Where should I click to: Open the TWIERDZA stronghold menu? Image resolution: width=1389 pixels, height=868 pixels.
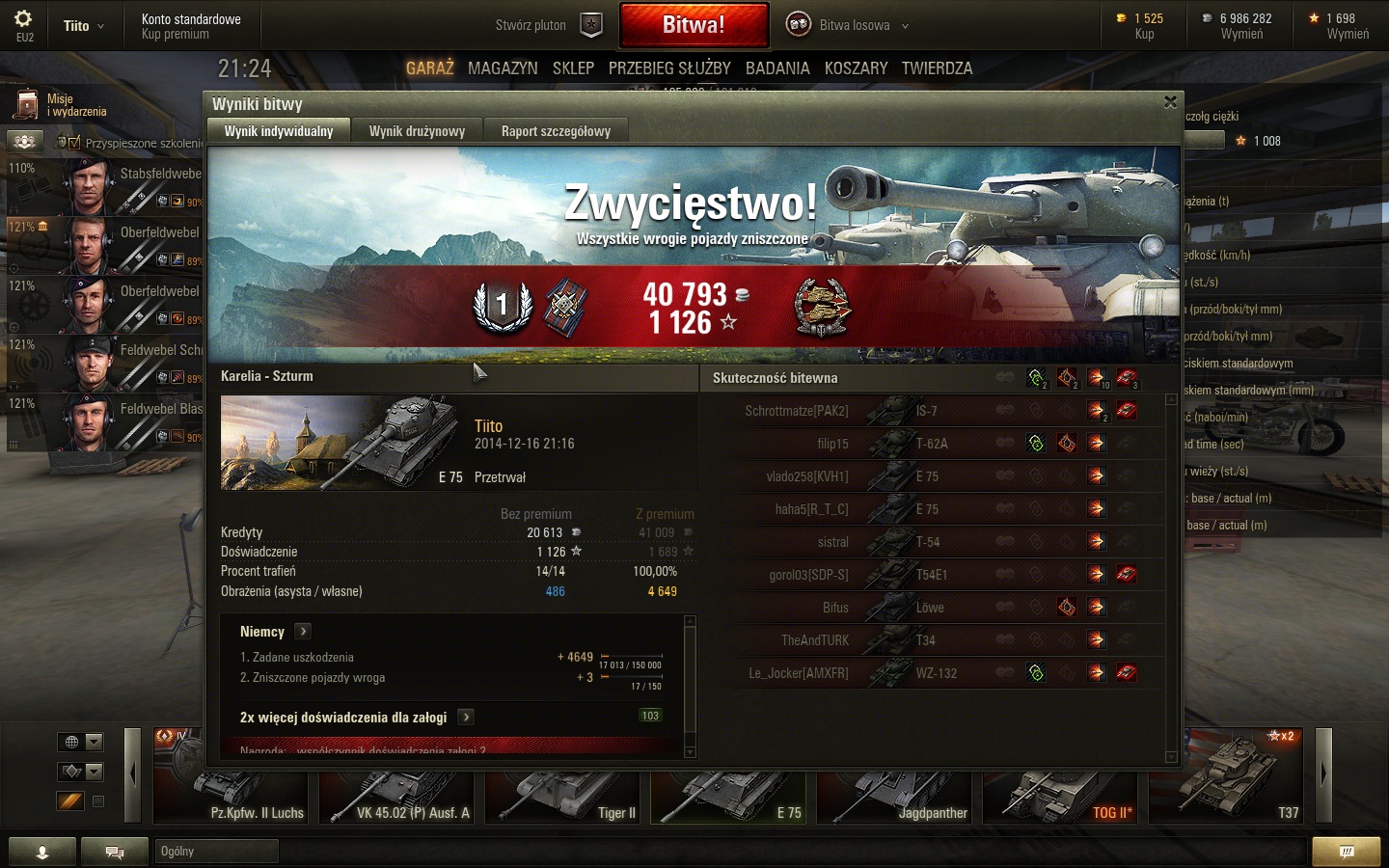click(x=937, y=68)
